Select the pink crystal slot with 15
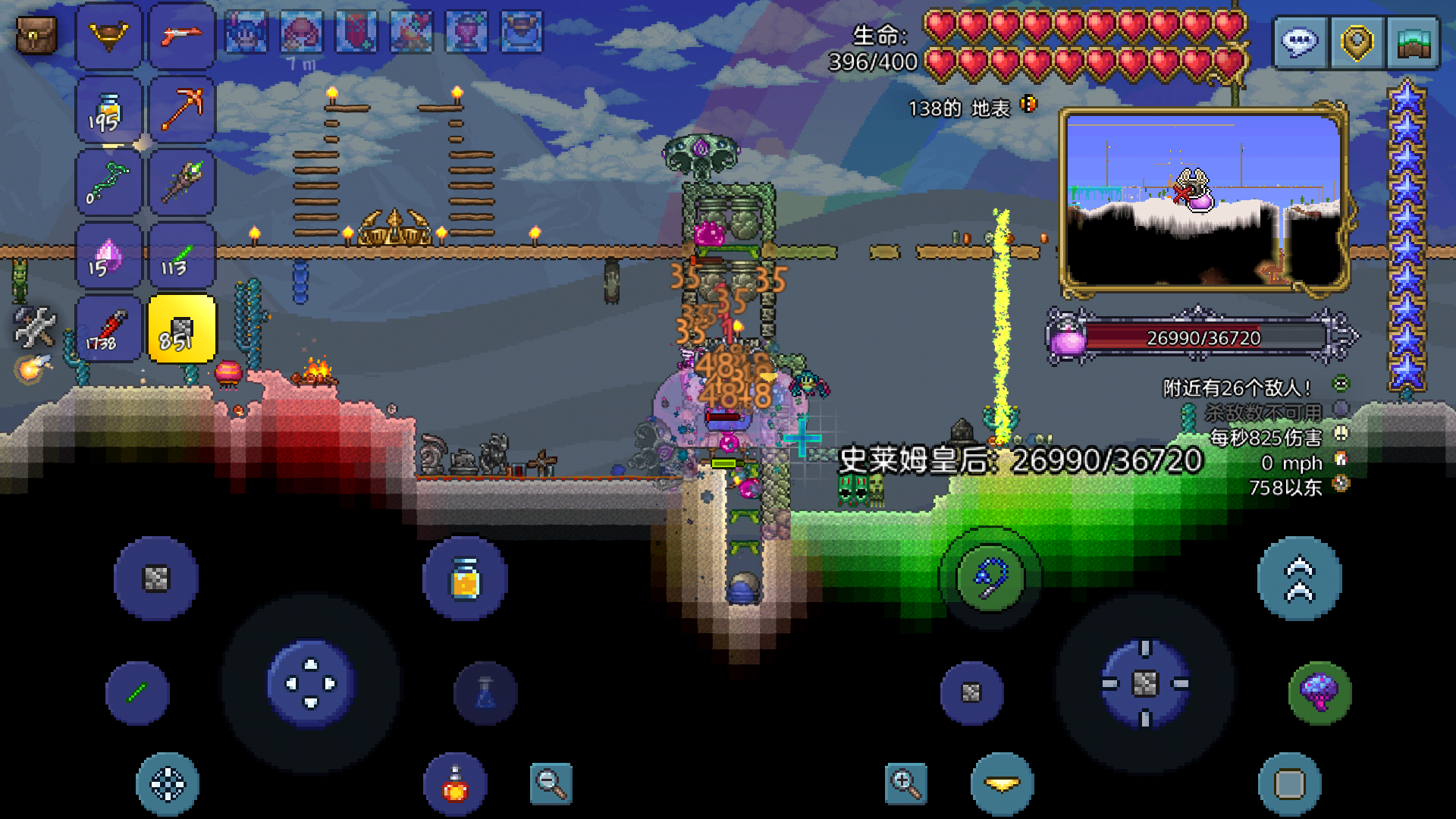Screen dimensions: 1456x819 point(108,256)
